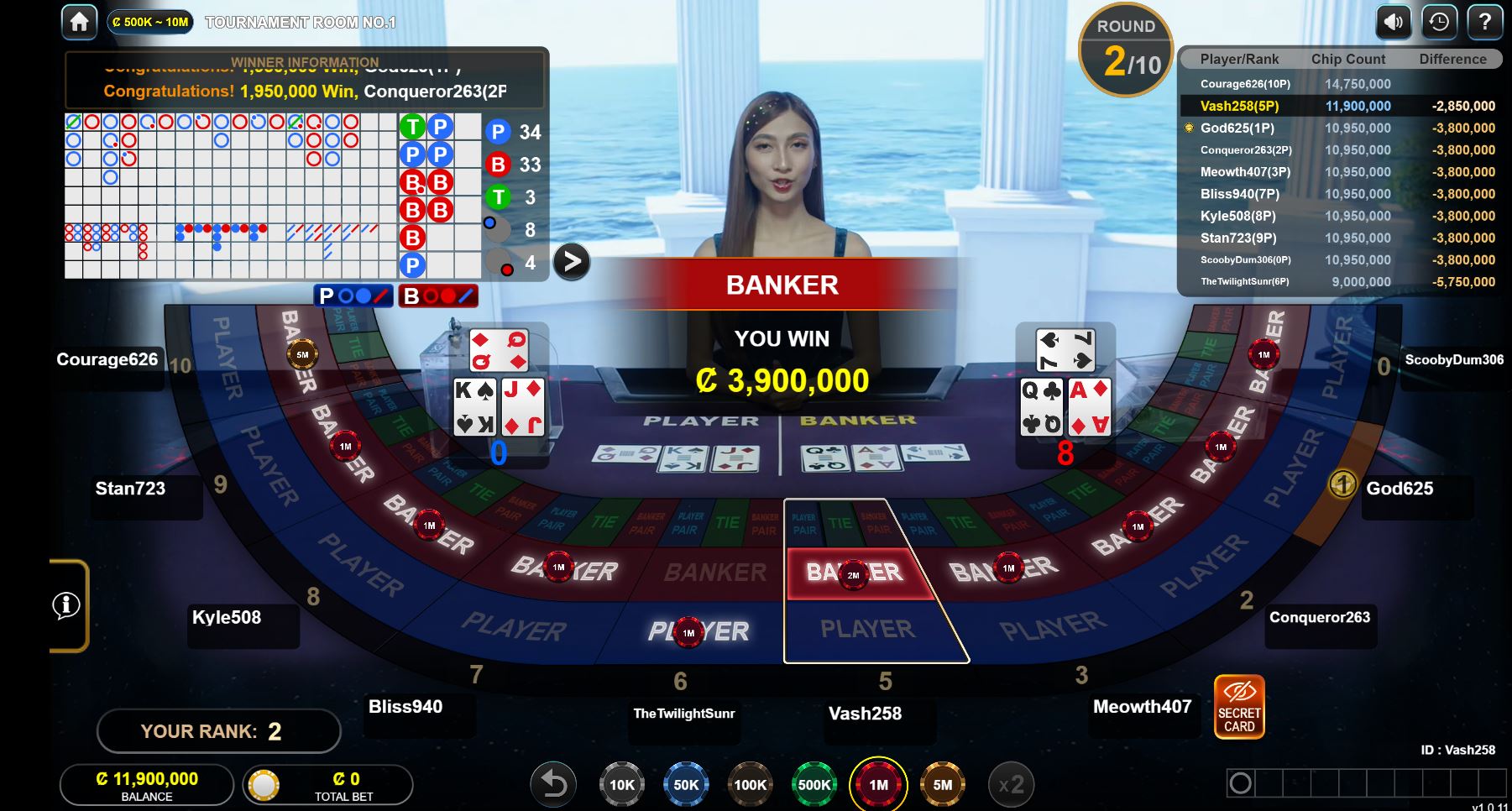Pick the 500K chip
The height and width of the screenshot is (811, 1512).
coord(814,785)
